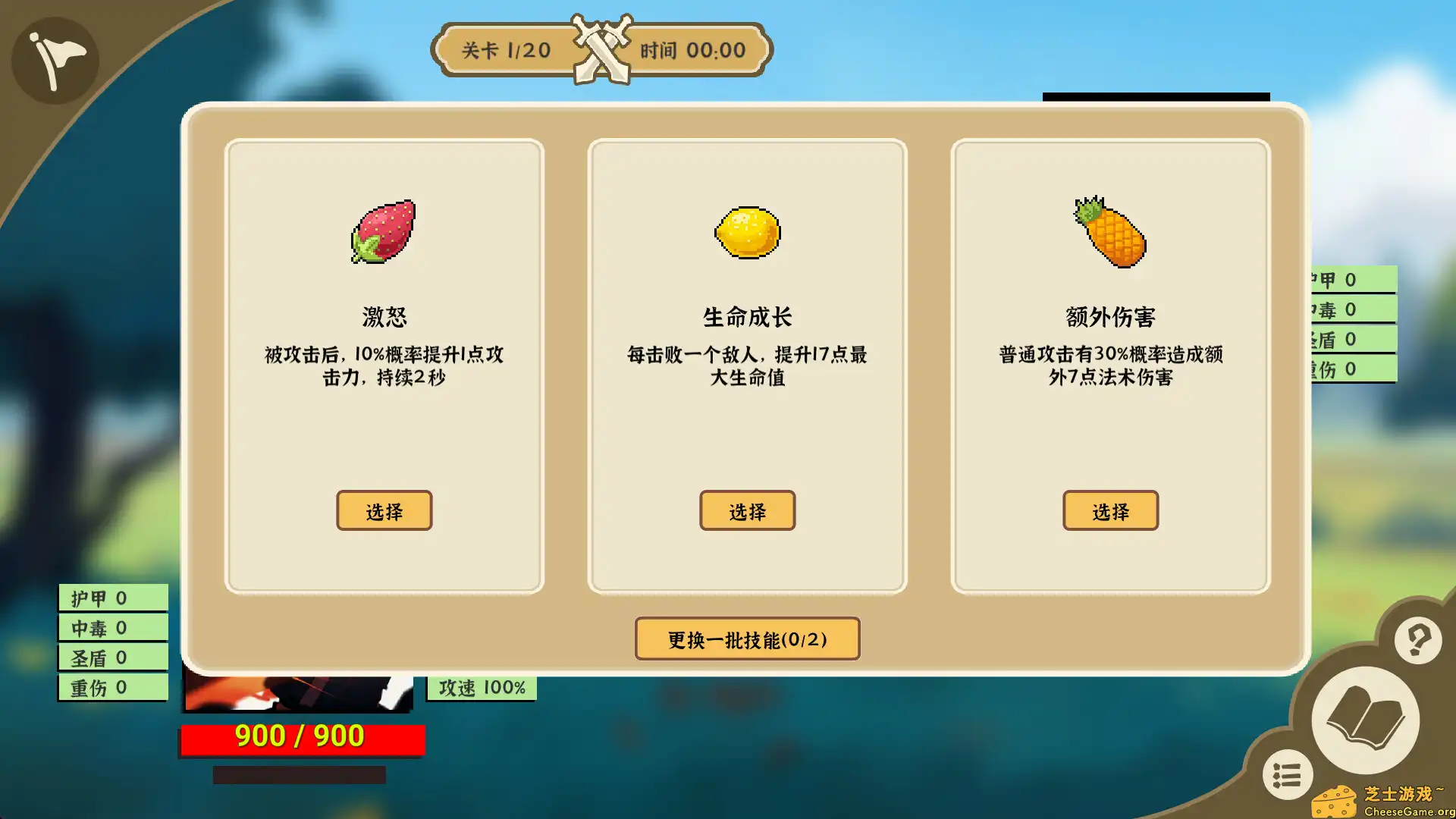The height and width of the screenshot is (819, 1456).
Task: Click the pineapple icon on 额外伤害 card
Action: pyautogui.click(x=1109, y=231)
